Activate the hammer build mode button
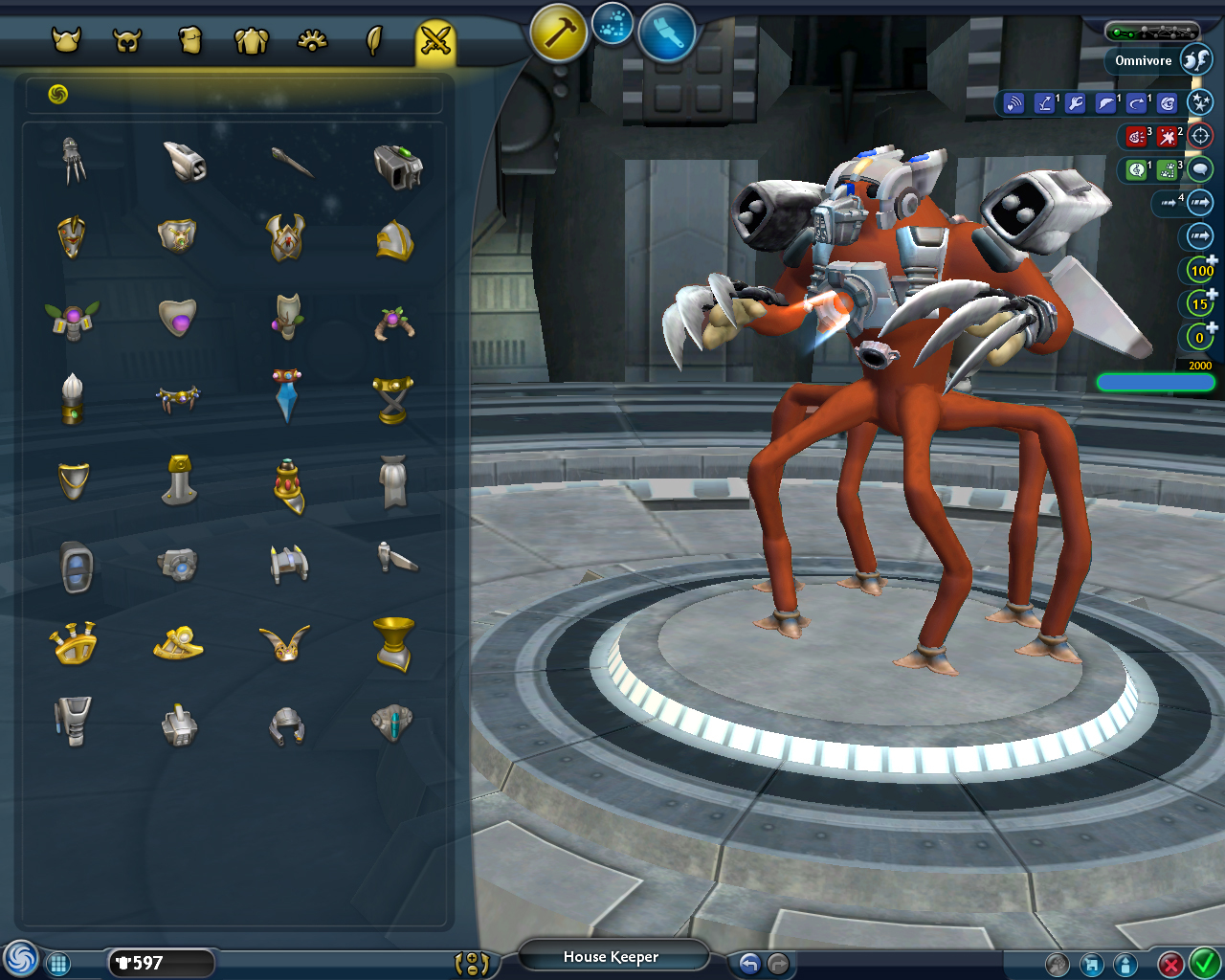This screenshot has height=980, width=1225. 558,32
